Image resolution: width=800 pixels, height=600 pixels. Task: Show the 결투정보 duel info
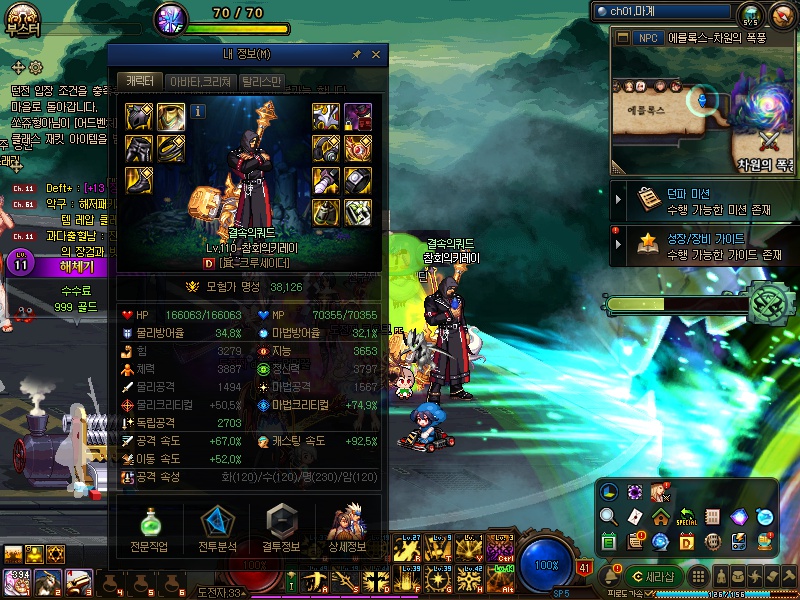(281, 528)
